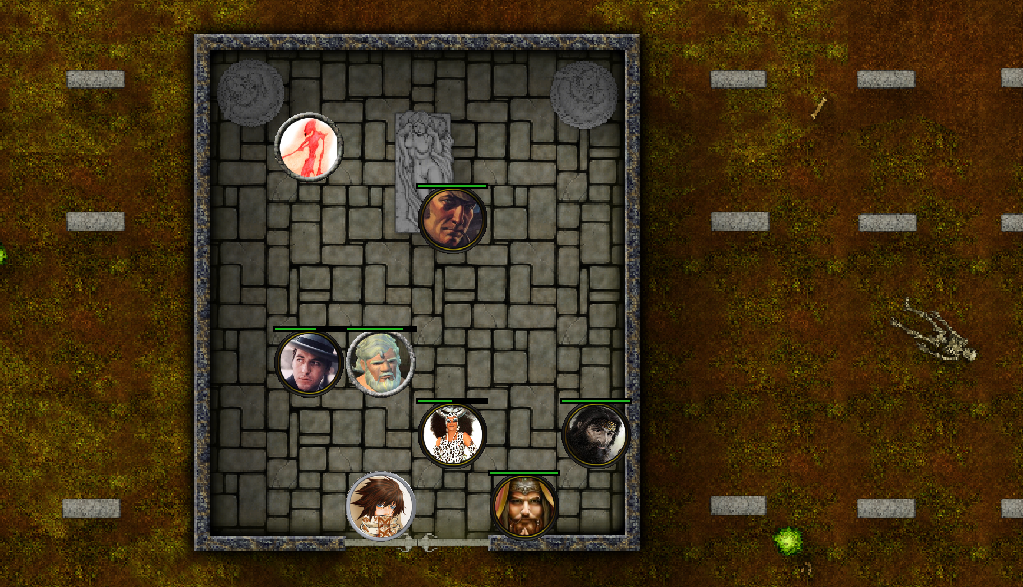
Task: Choose the green-skinned white-bearded token
Action: (380, 362)
